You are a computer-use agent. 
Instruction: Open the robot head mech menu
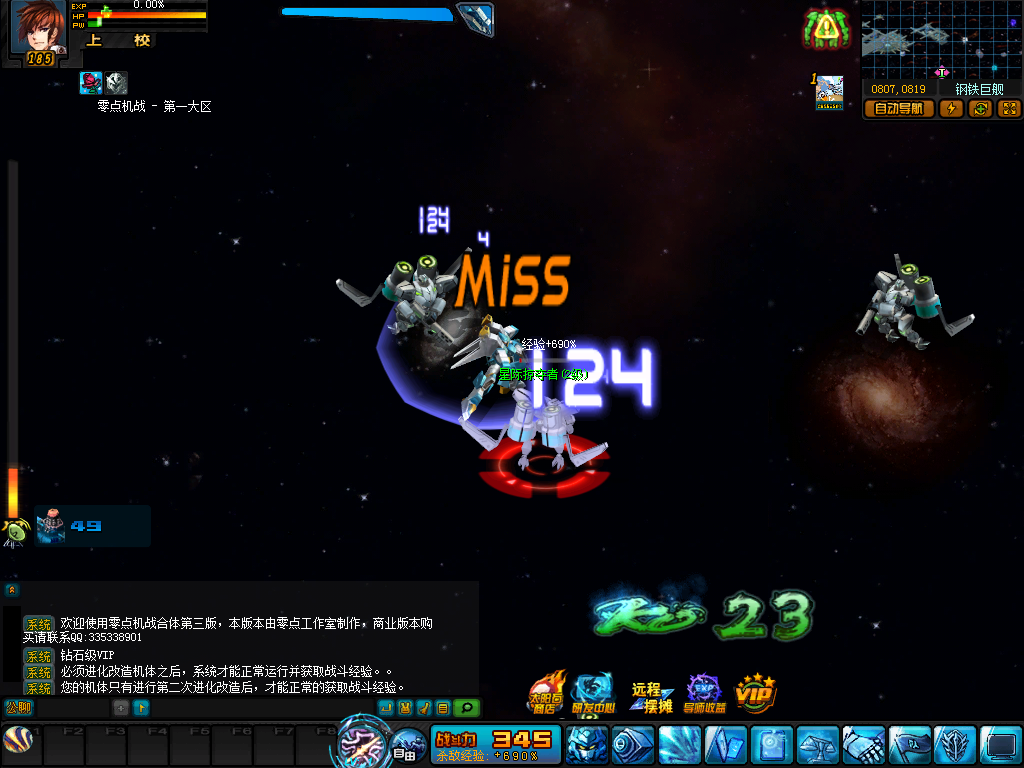587,746
